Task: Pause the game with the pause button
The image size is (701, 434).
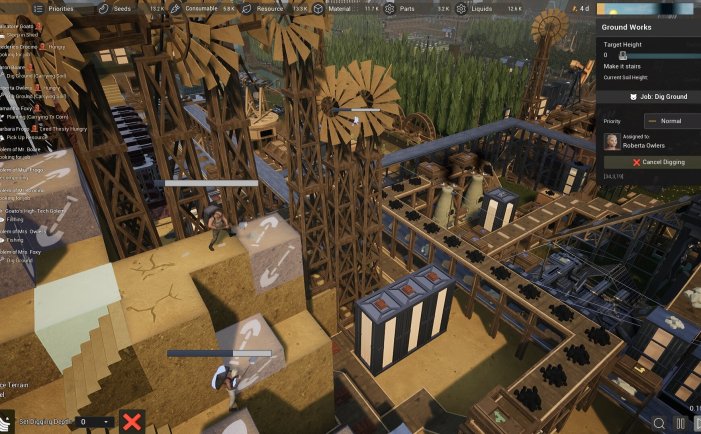Action: [x=681, y=424]
